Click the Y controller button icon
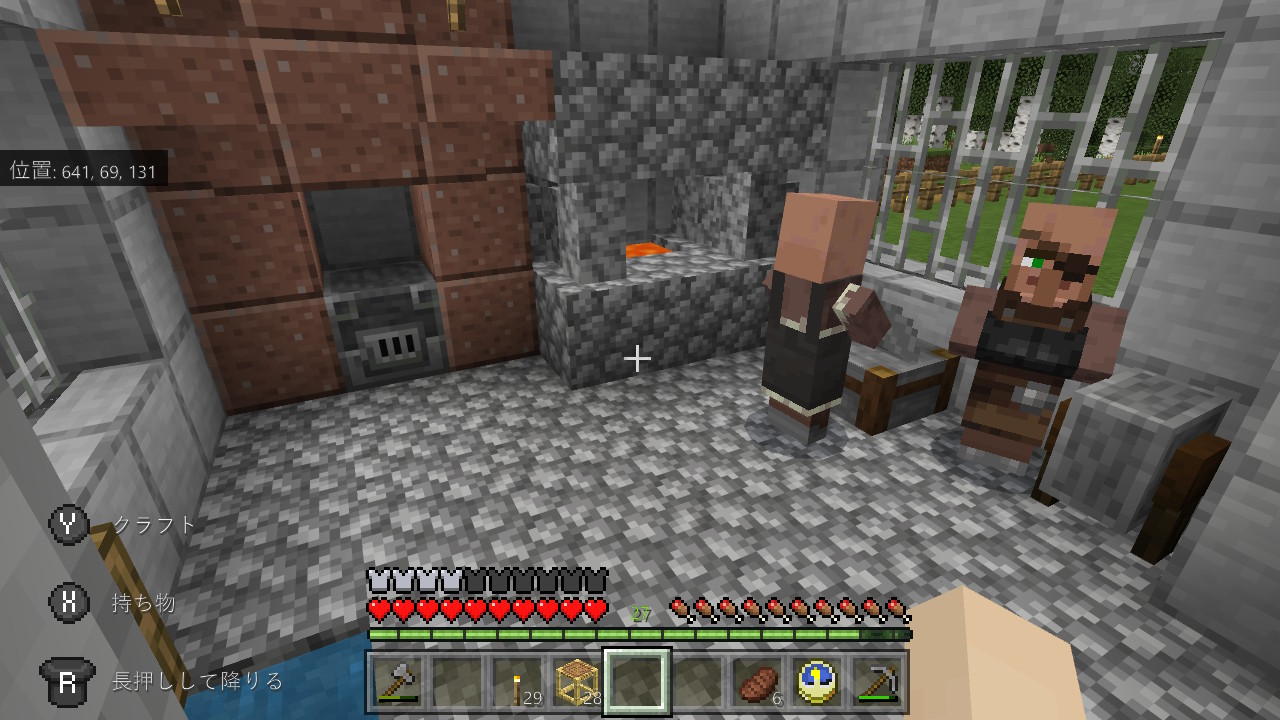Image resolution: width=1280 pixels, height=720 pixels. (67, 523)
